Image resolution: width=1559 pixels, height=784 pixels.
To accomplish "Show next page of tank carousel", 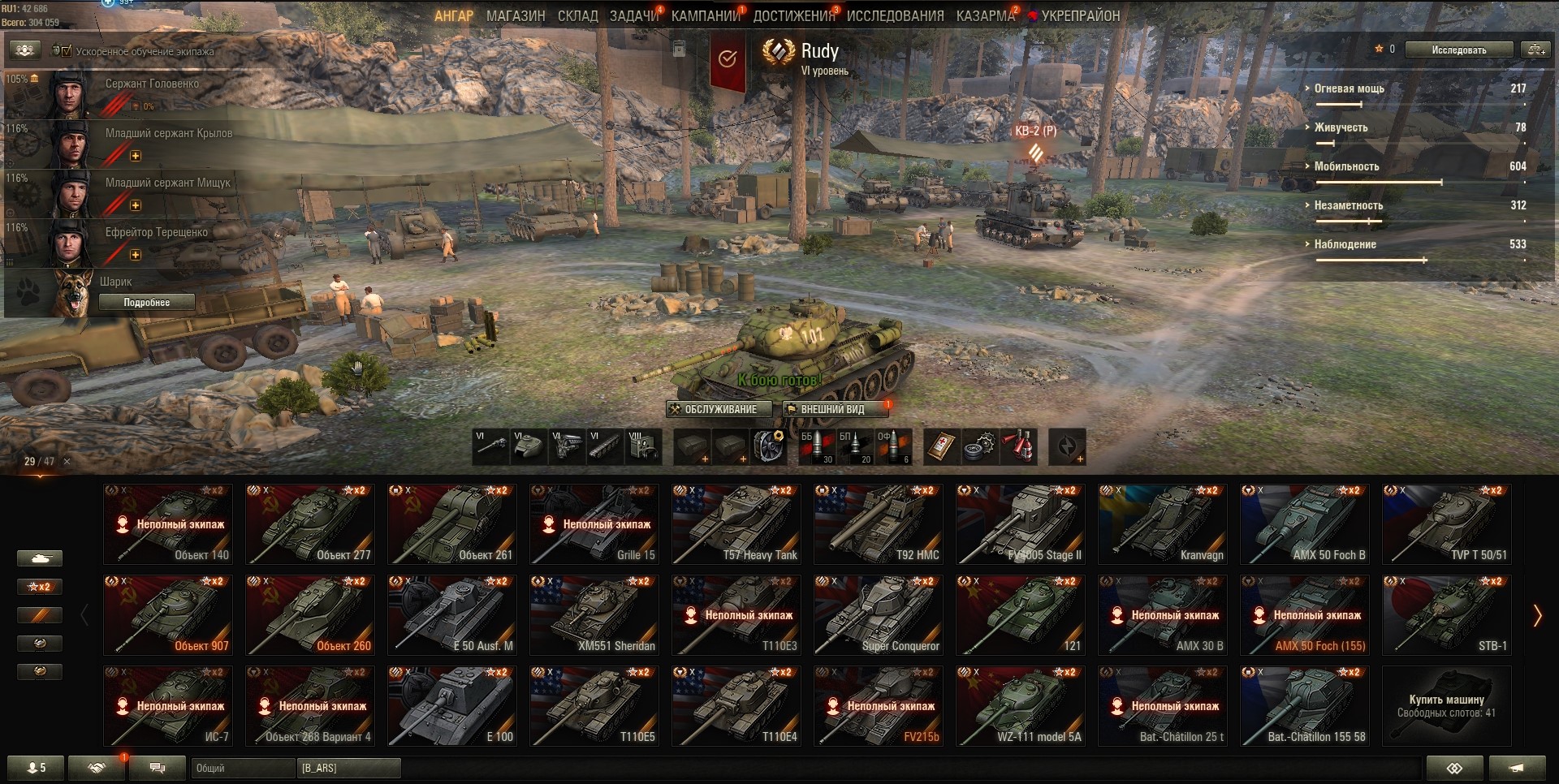I will [1536, 616].
